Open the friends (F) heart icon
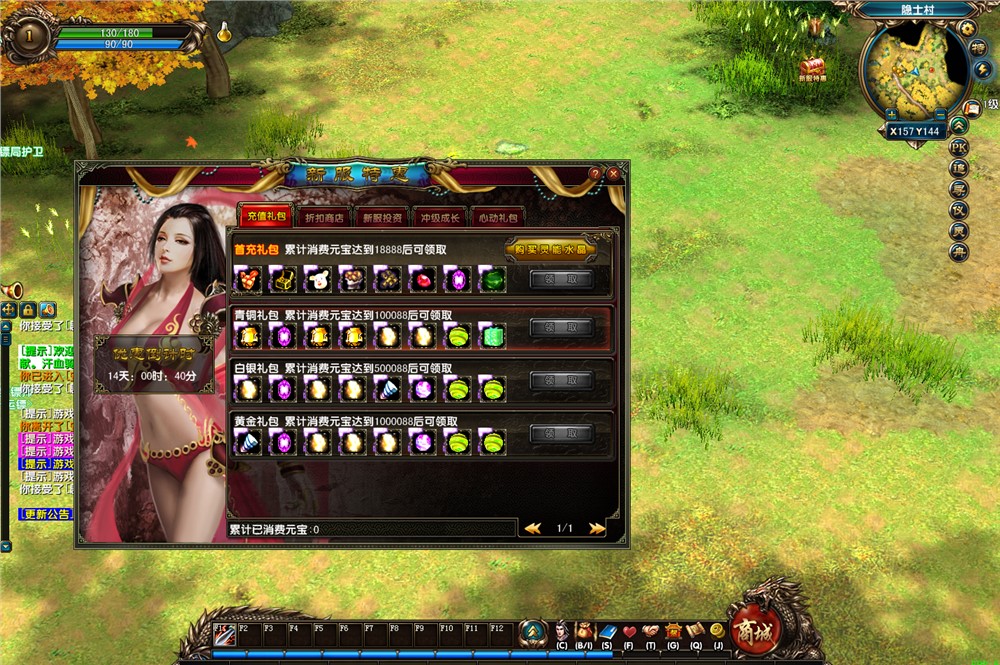The image size is (1000, 665). coord(629,631)
